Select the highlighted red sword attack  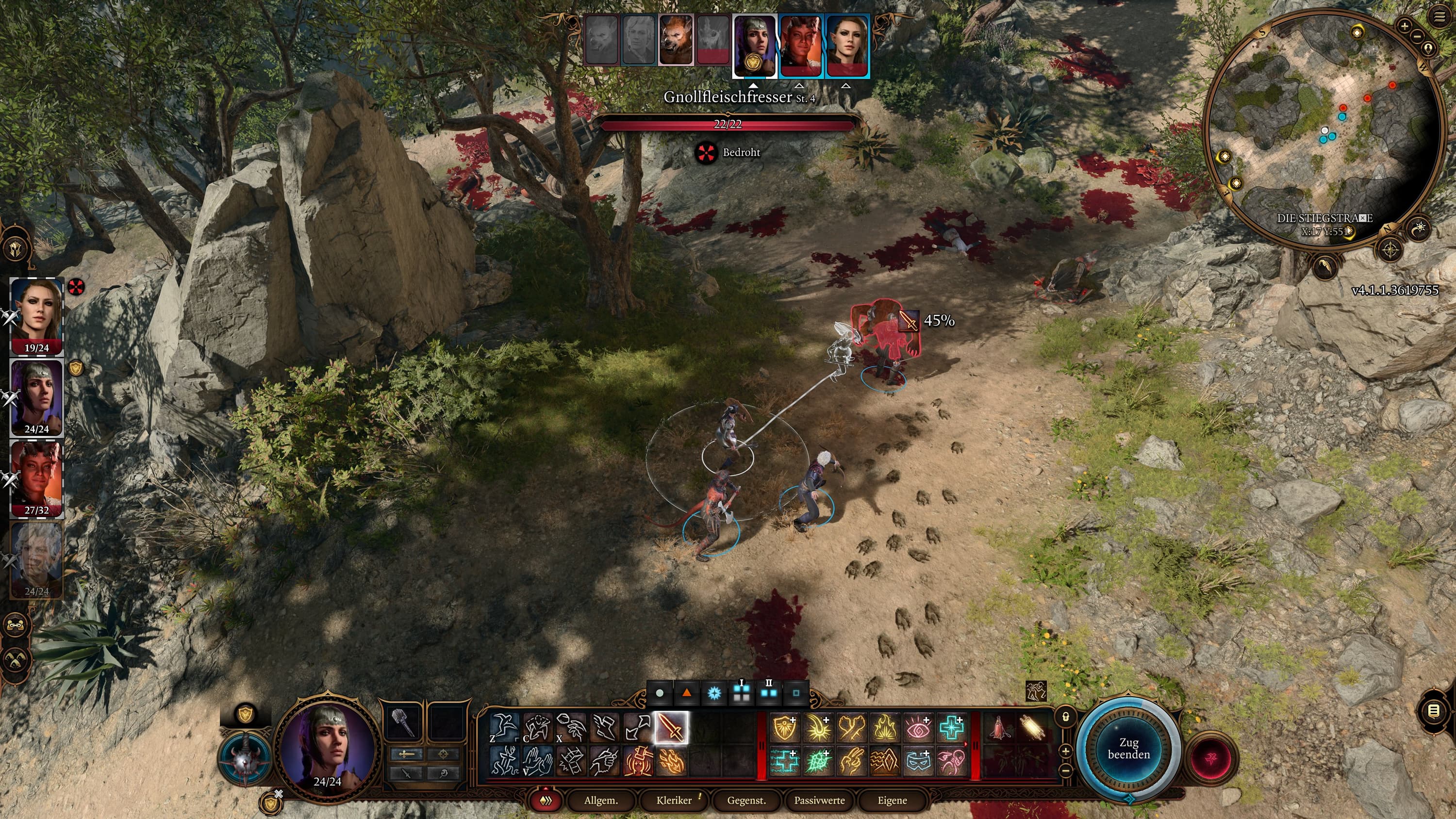(671, 727)
